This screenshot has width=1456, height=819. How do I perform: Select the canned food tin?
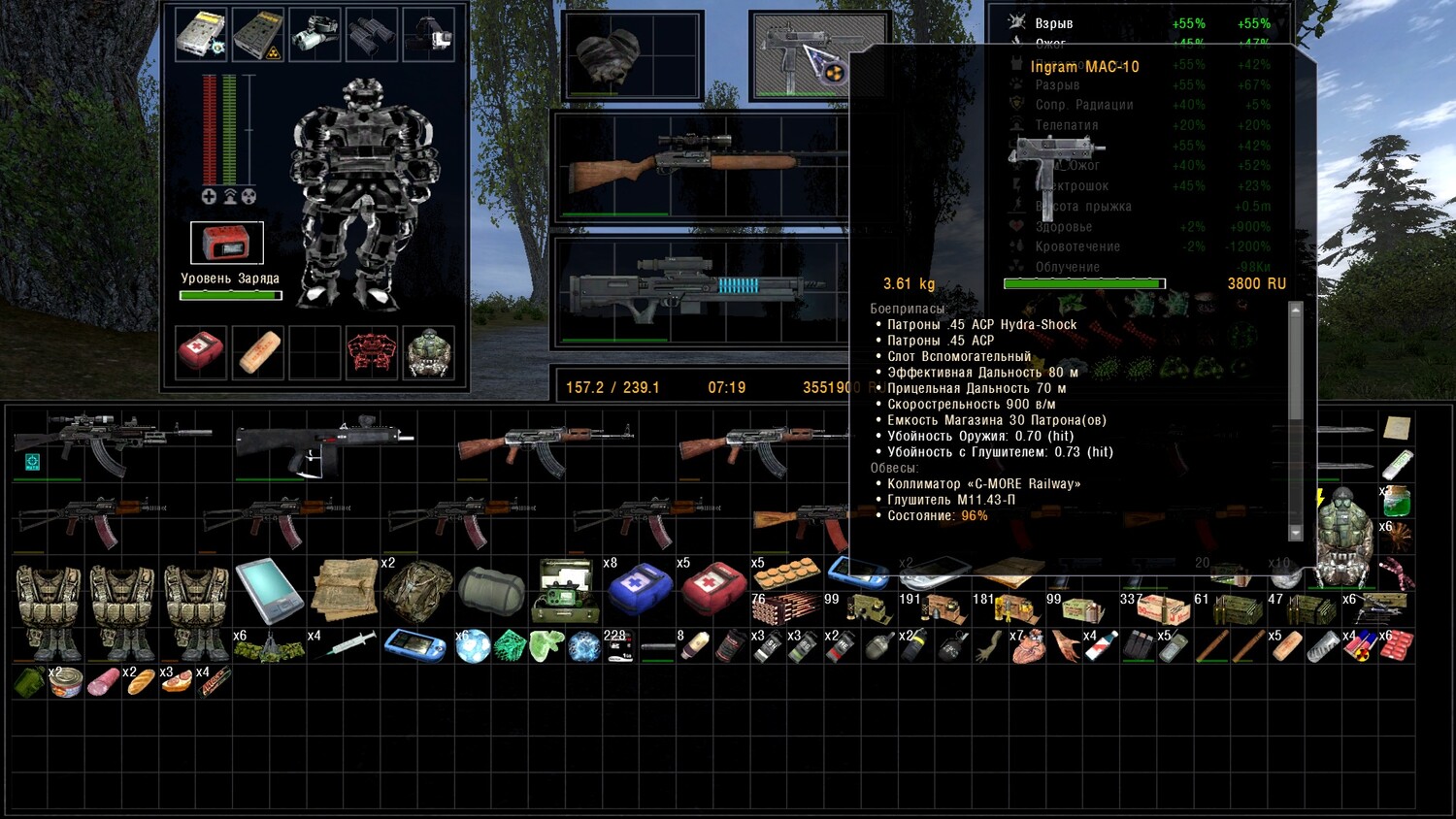point(67,682)
